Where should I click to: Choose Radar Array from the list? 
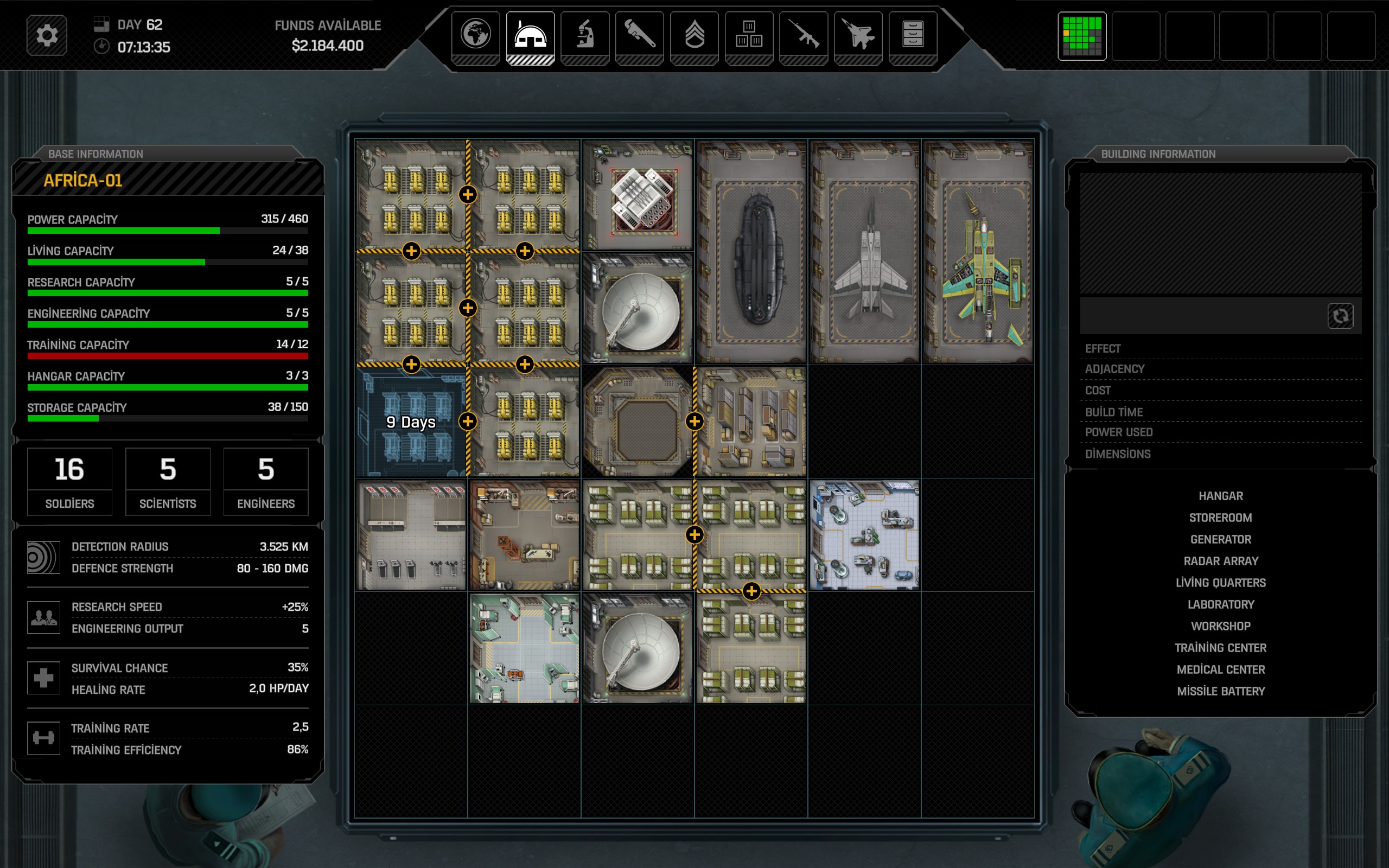tap(1220, 561)
